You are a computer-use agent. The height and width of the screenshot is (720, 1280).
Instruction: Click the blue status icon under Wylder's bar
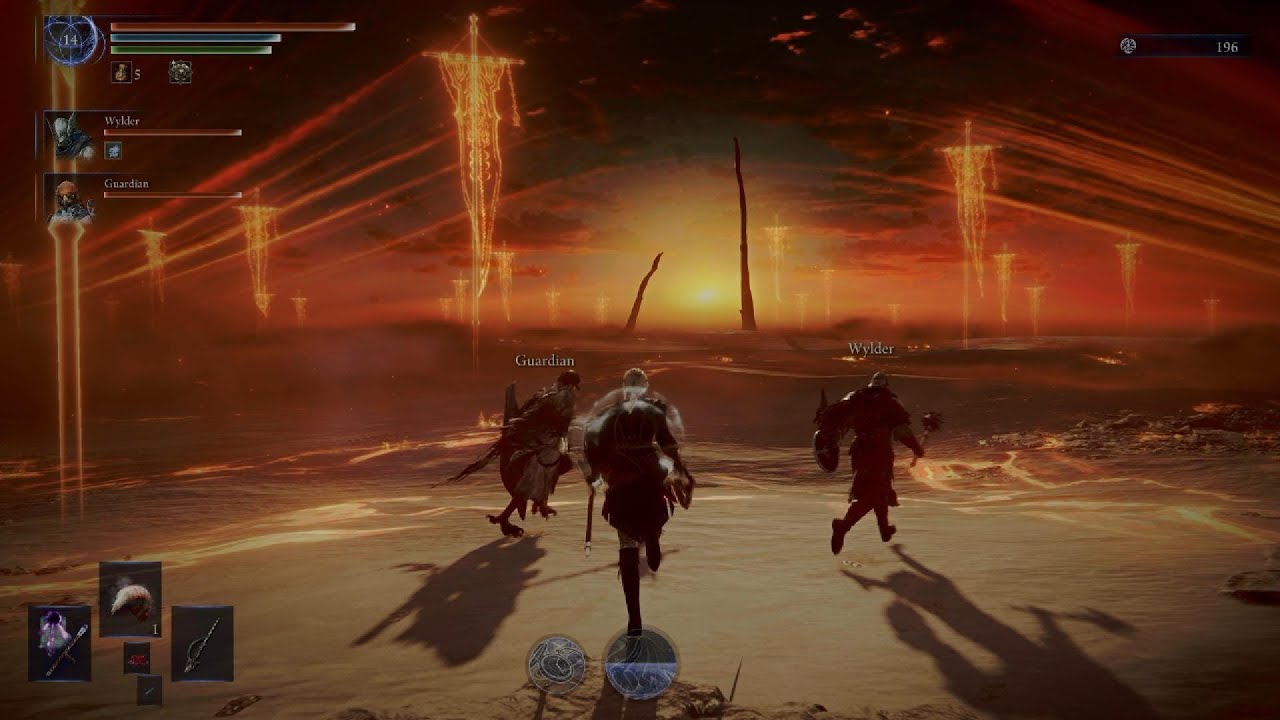point(113,150)
